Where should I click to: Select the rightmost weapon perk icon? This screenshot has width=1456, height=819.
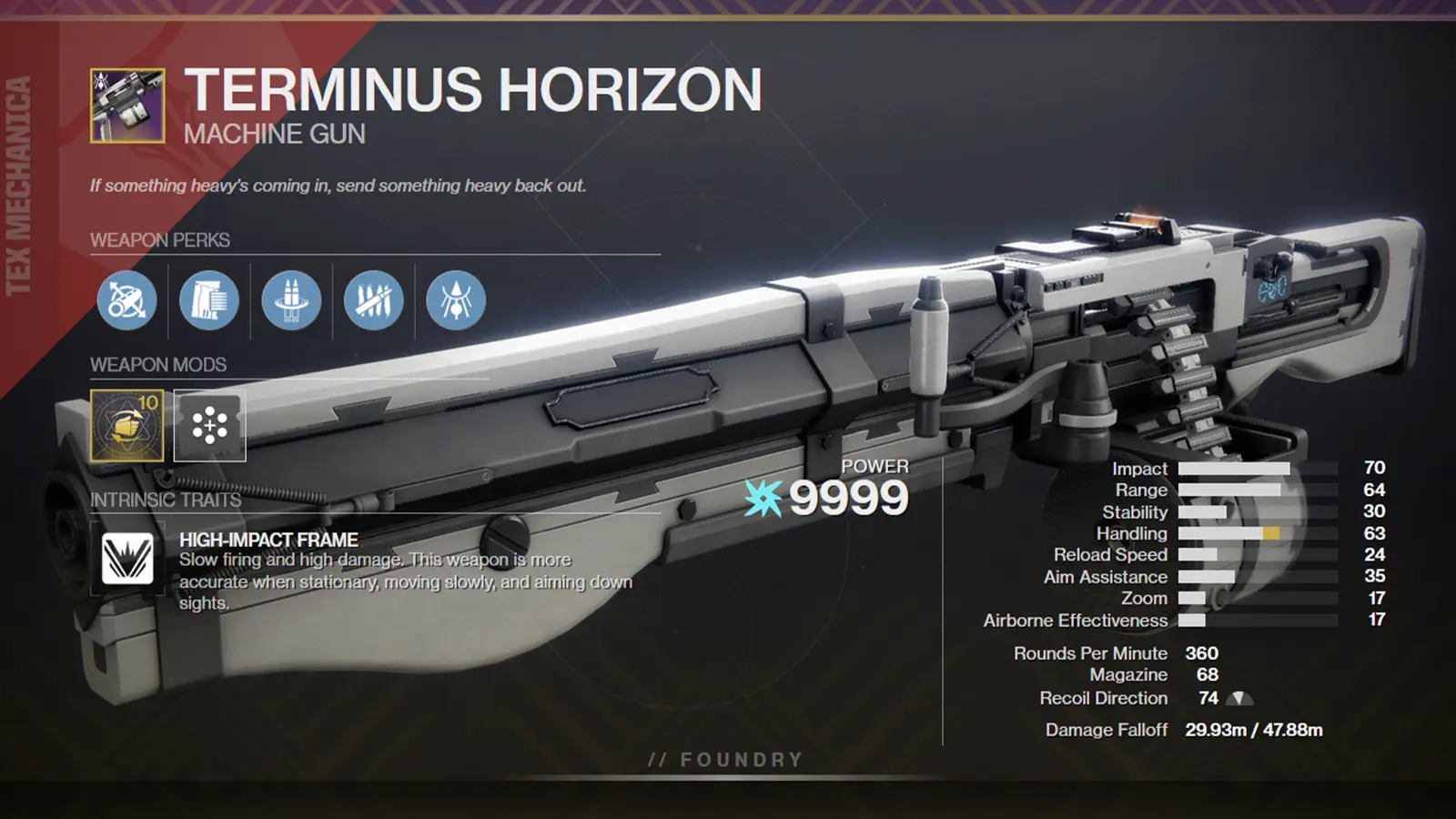point(454,301)
